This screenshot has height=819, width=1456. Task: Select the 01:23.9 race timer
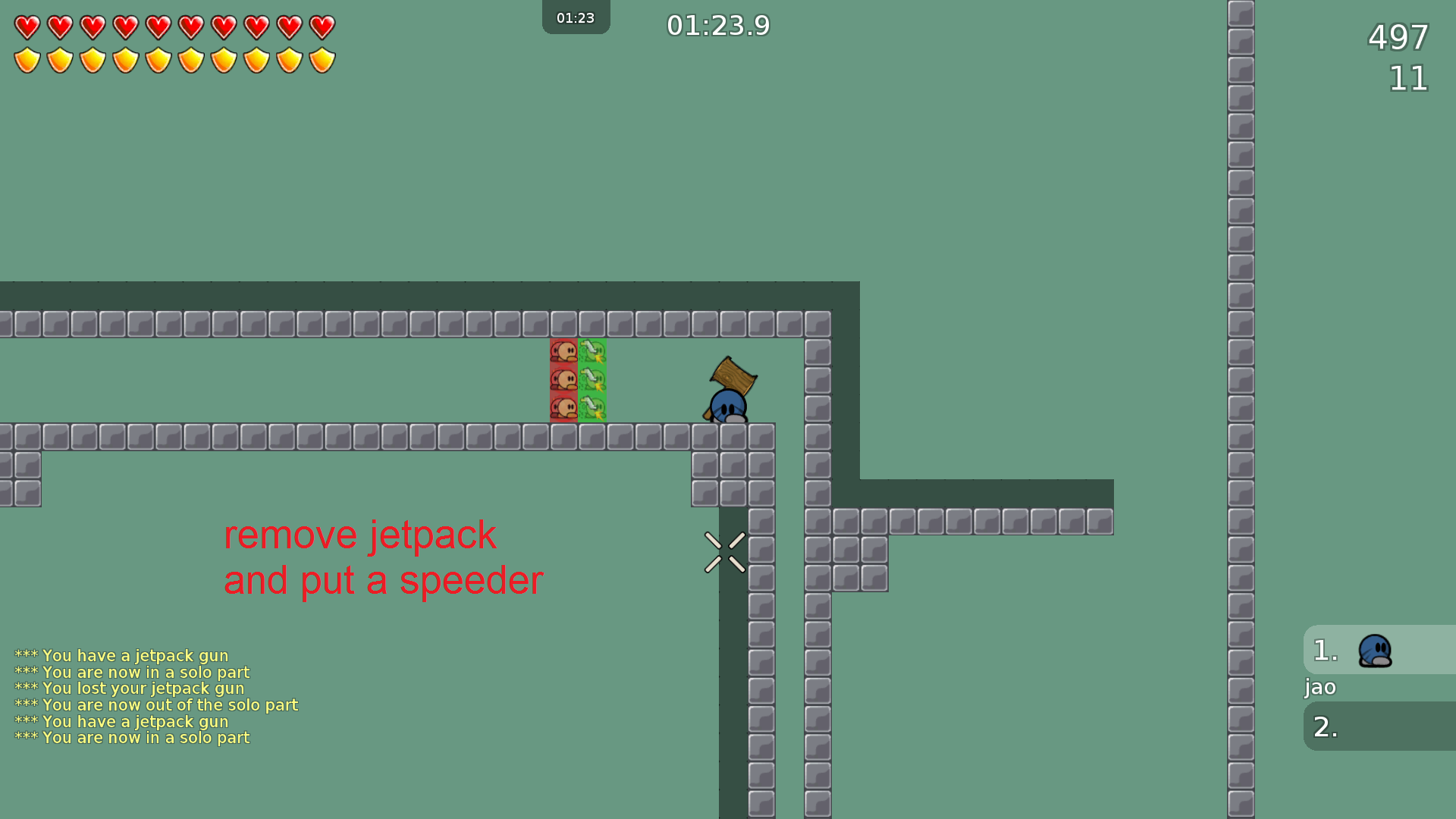719,25
